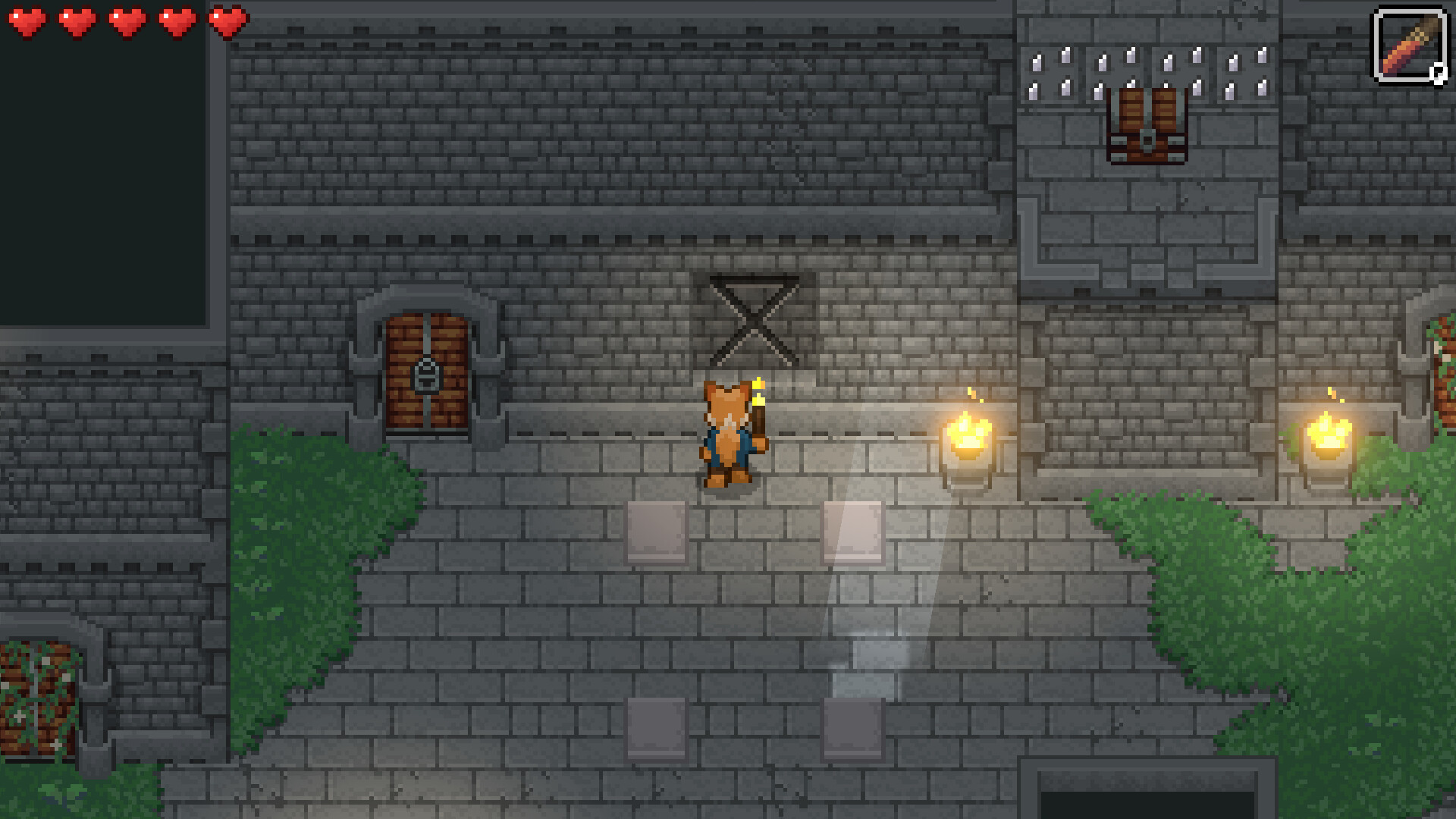Viewport: 1456px width, 819px height.
Task: Click the lit wall torch on the far right
Action: click(1329, 440)
